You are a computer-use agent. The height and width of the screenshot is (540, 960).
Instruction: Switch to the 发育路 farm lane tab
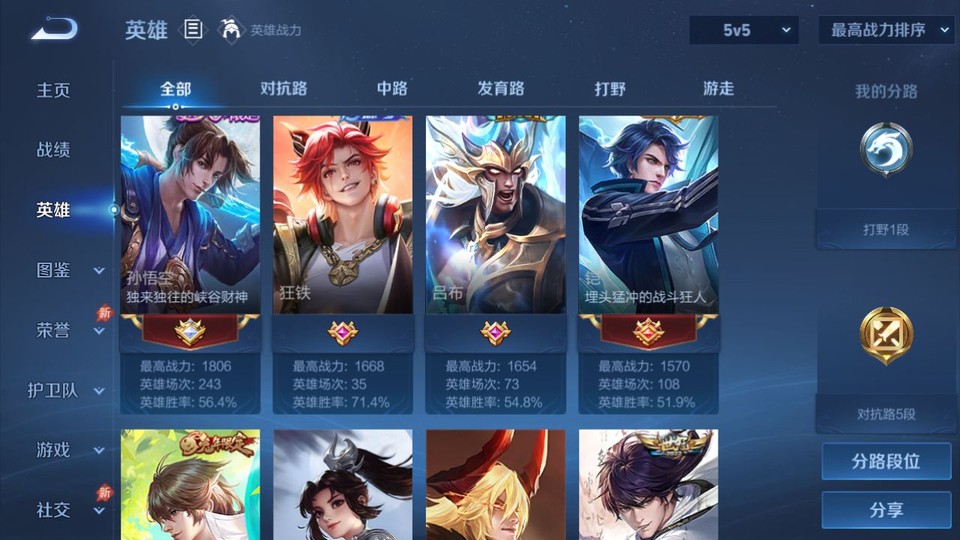pos(501,88)
